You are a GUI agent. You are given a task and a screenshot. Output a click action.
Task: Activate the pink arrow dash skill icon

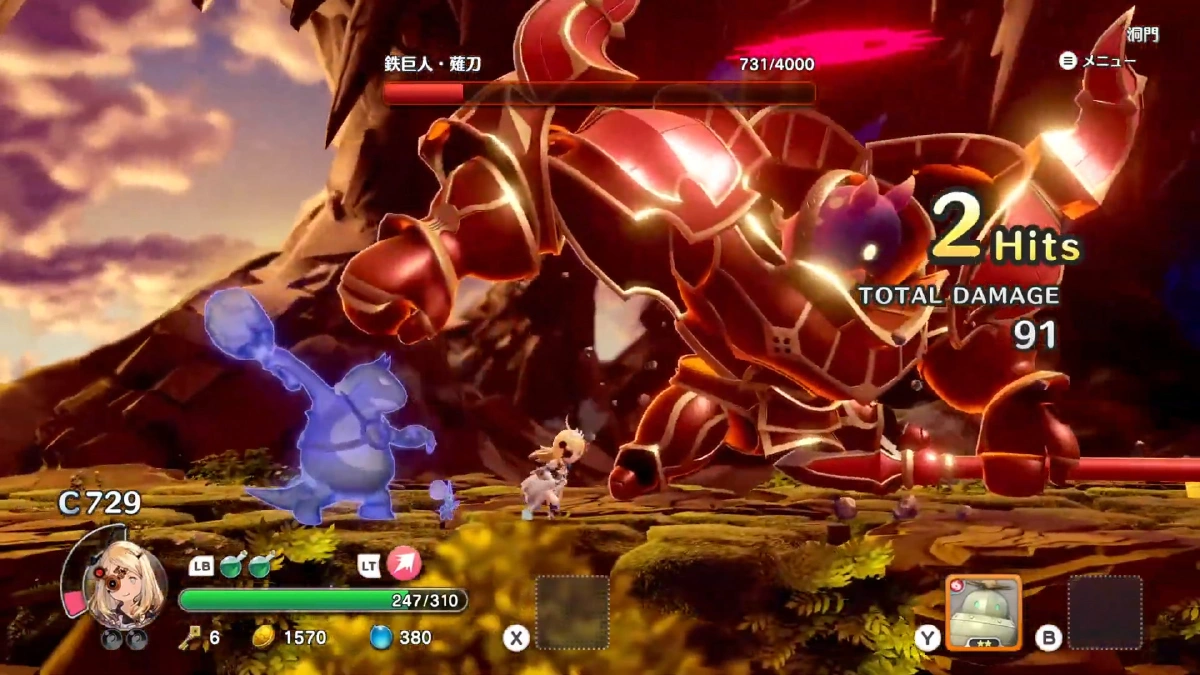pyautogui.click(x=404, y=564)
